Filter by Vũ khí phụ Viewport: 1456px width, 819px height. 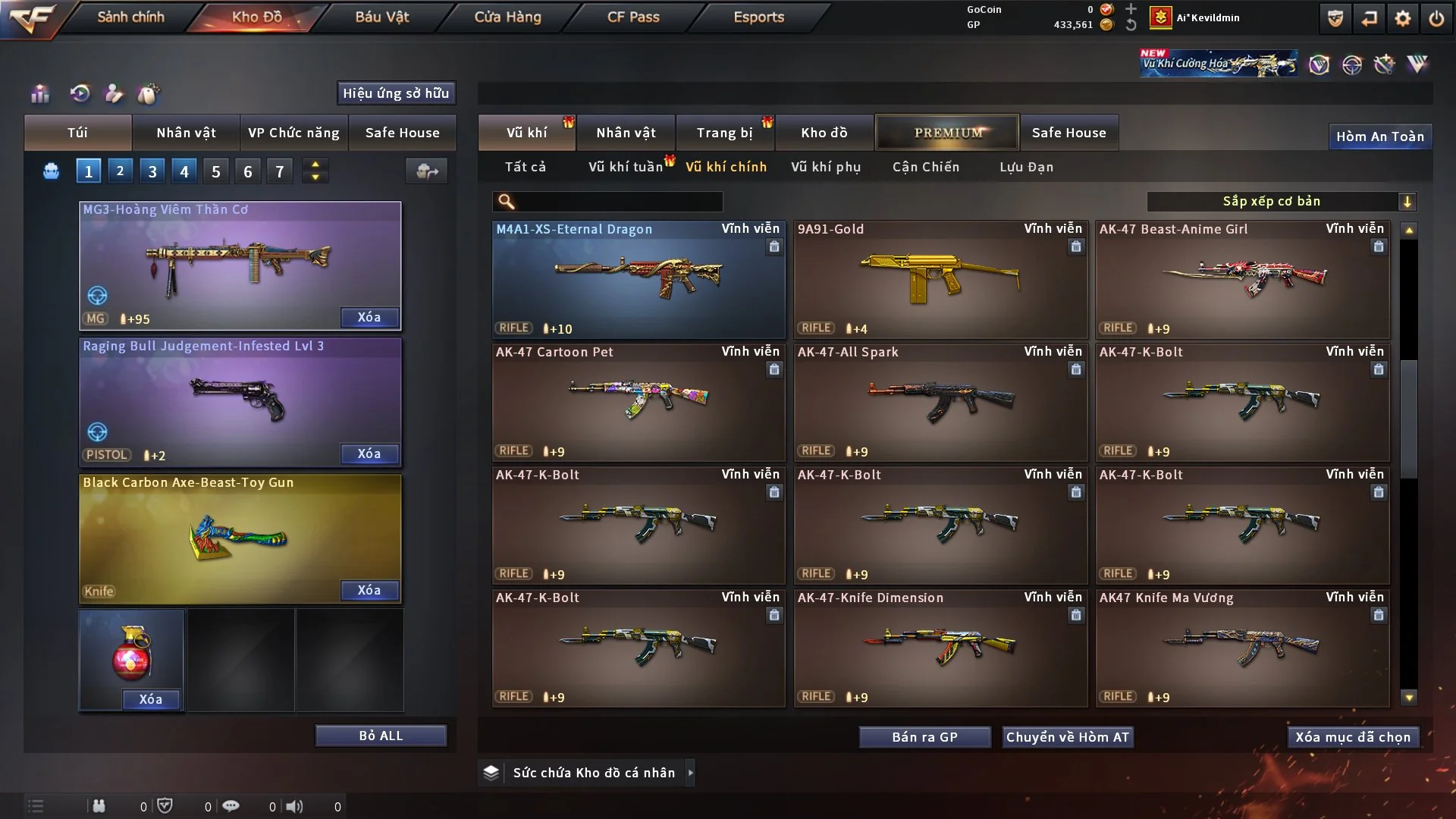(x=826, y=167)
